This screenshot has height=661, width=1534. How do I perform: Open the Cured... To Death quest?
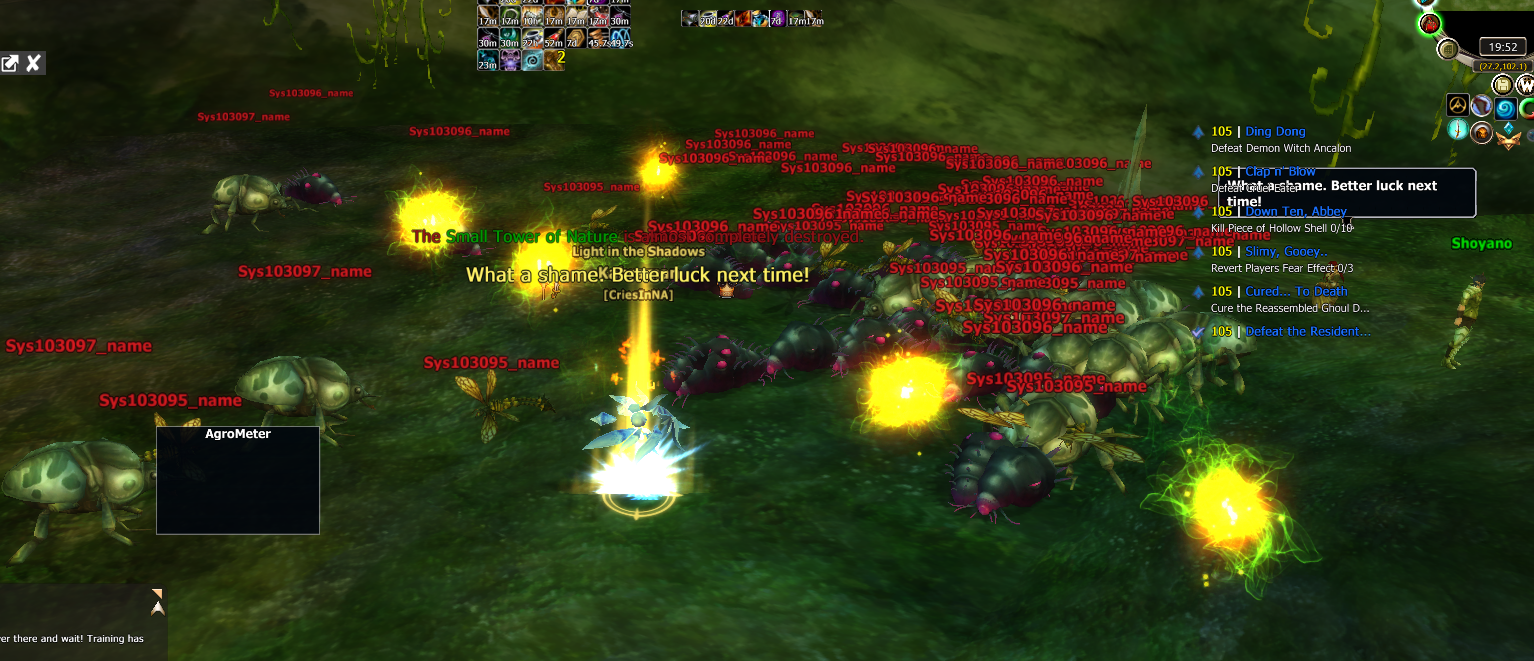(1296, 292)
